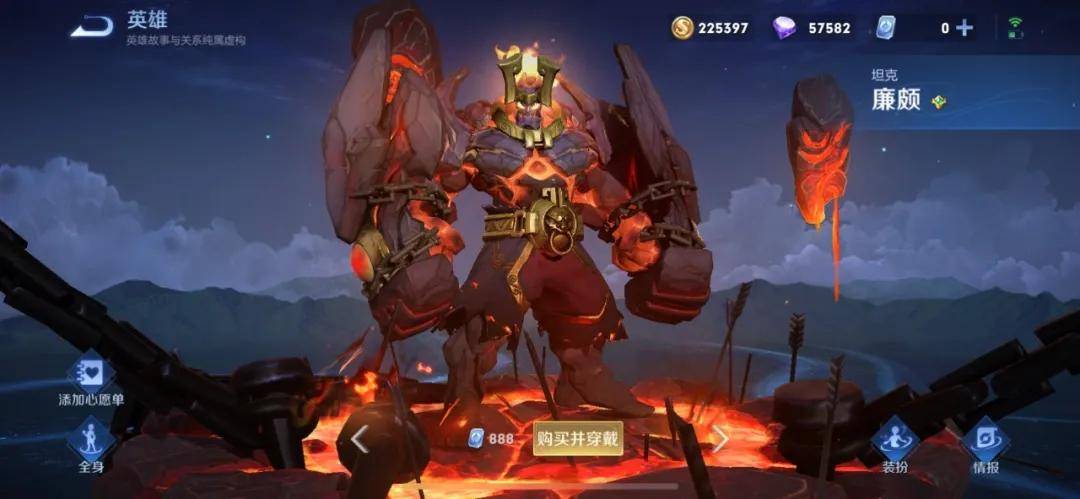Select the small badge beside hero name 廉颇
The height and width of the screenshot is (499, 1080).
pyautogui.click(x=938, y=101)
